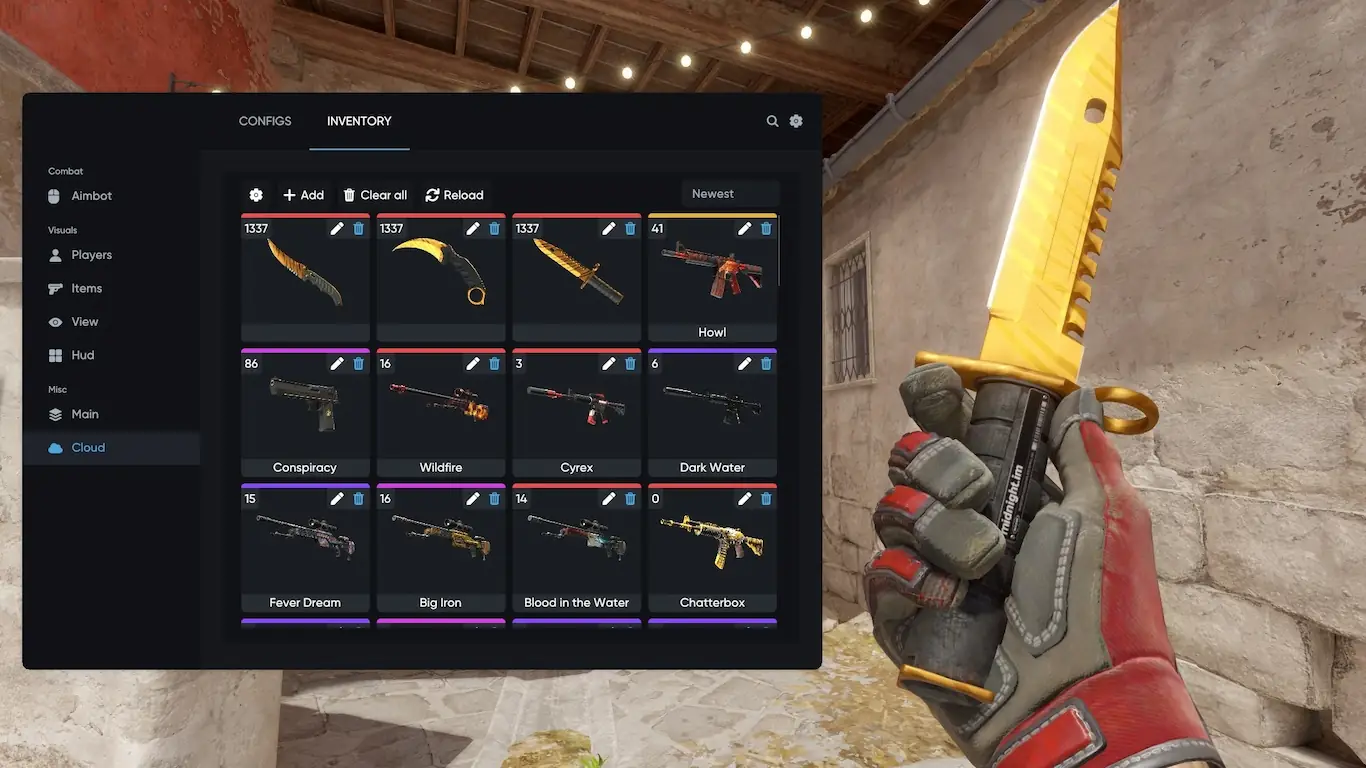Edit the Cyrex skin with pencil icon
1366x768 pixels.
[x=609, y=364]
